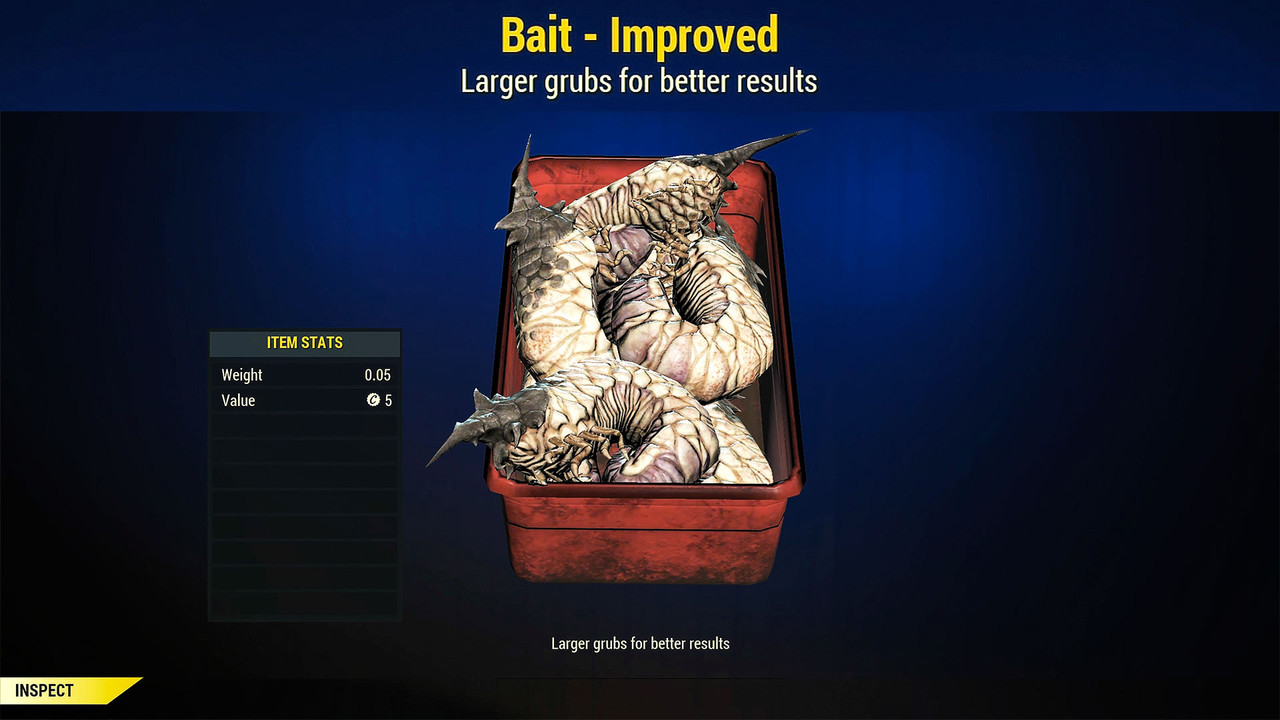Click the subtitle 'Larger grubs for better results'
Image resolution: width=1280 pixels, height=720 pixels.
[x=639, y=81]
